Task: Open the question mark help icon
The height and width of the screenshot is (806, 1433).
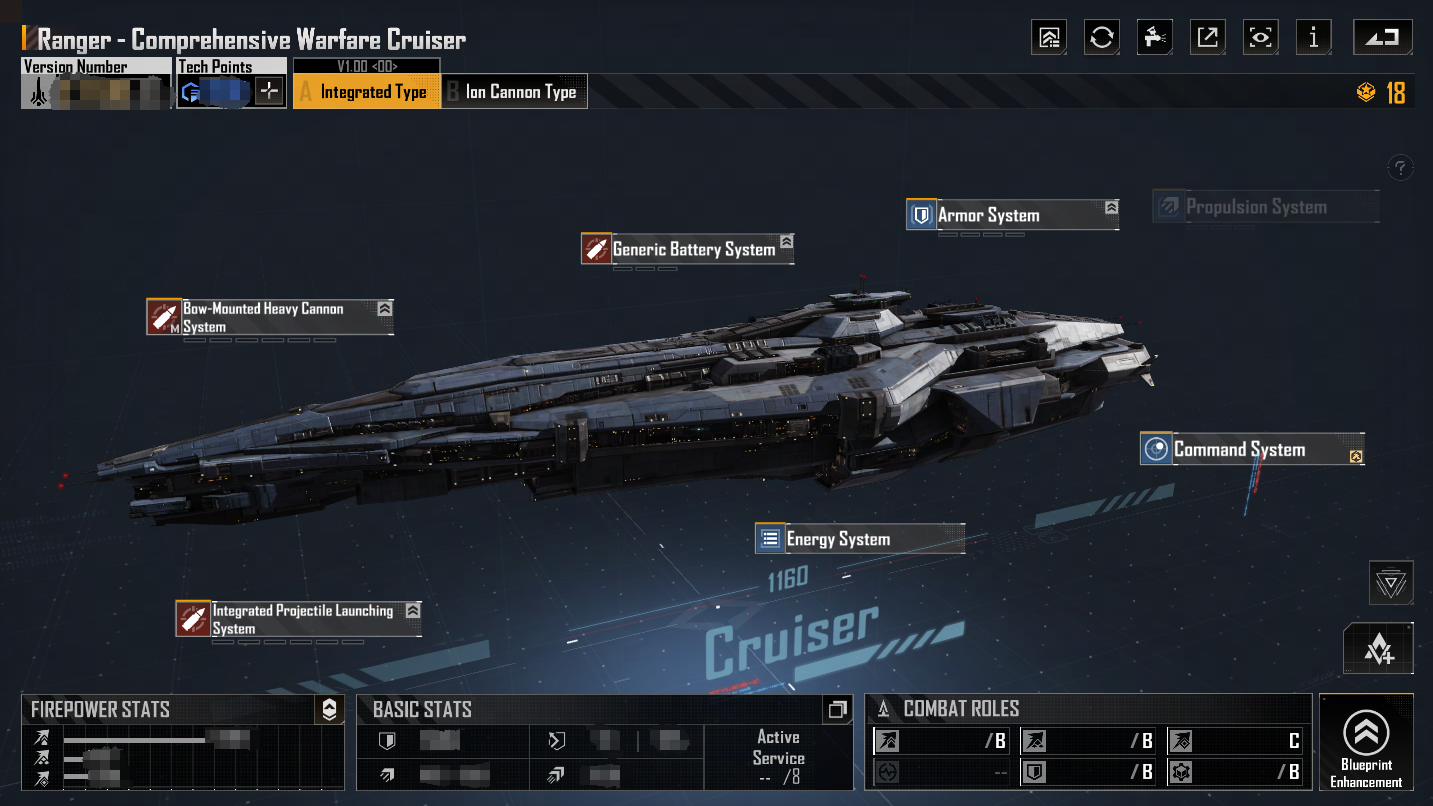Action: tap(1401, 167)
